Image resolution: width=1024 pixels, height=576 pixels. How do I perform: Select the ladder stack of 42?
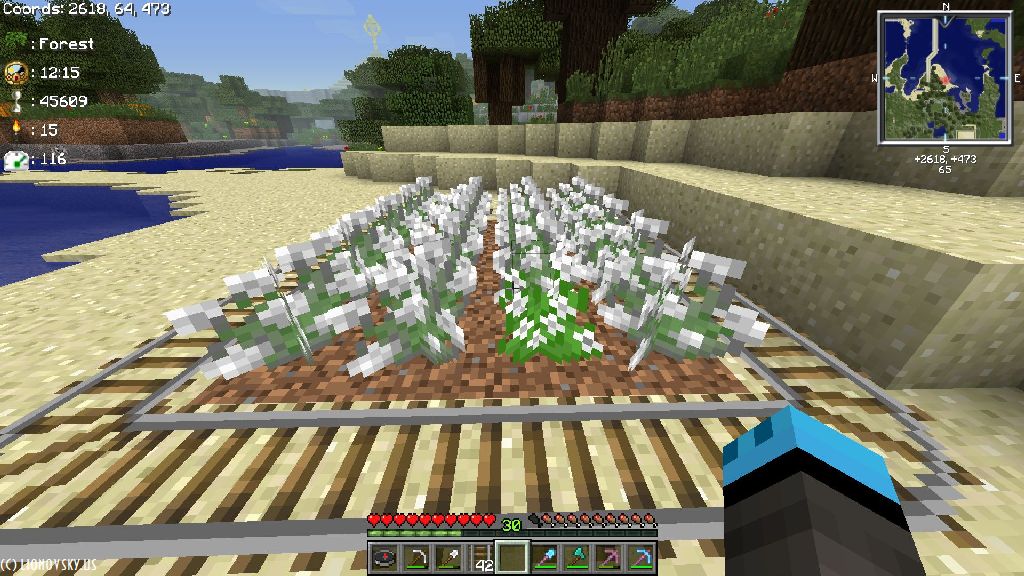[480, 558]
